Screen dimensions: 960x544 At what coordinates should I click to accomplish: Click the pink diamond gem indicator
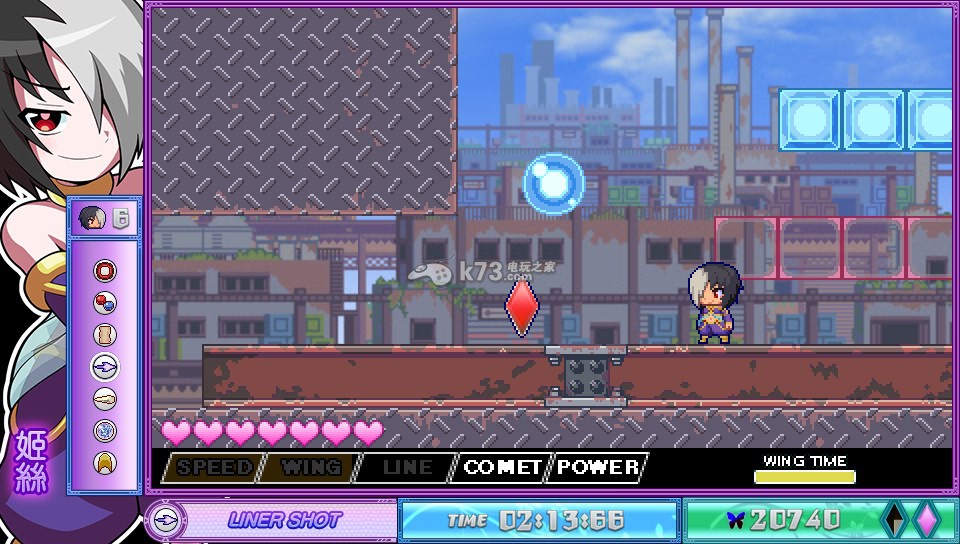click(x=926, y=519)
